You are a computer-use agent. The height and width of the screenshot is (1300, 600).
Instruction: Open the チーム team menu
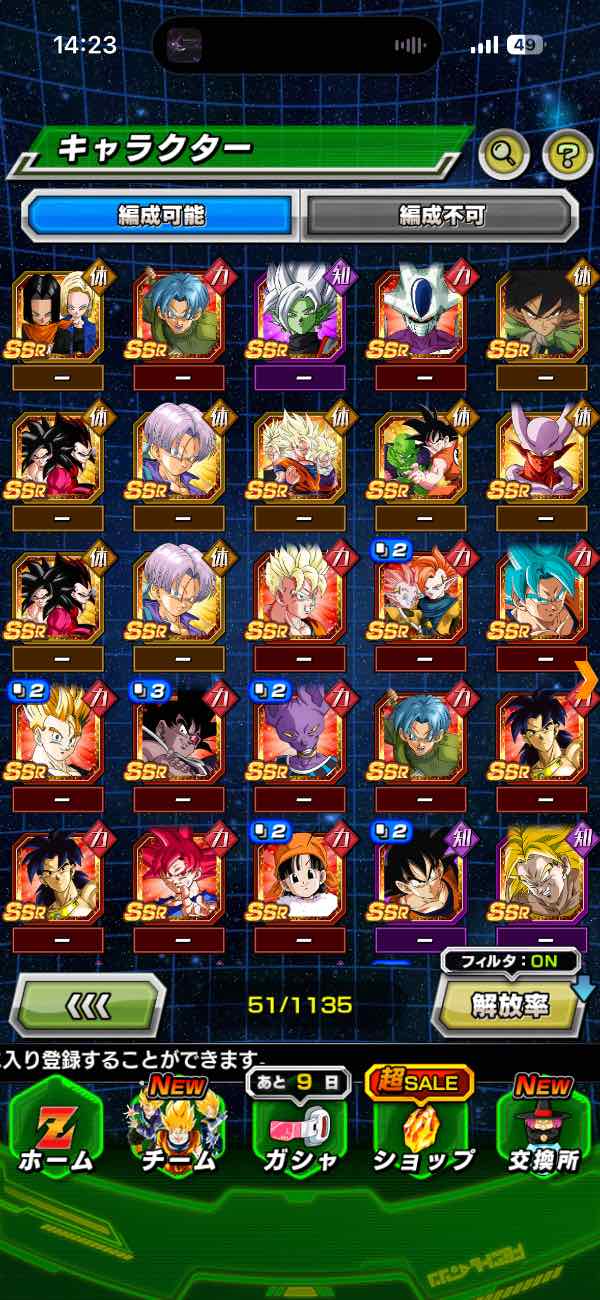(x=178, y=1125)
